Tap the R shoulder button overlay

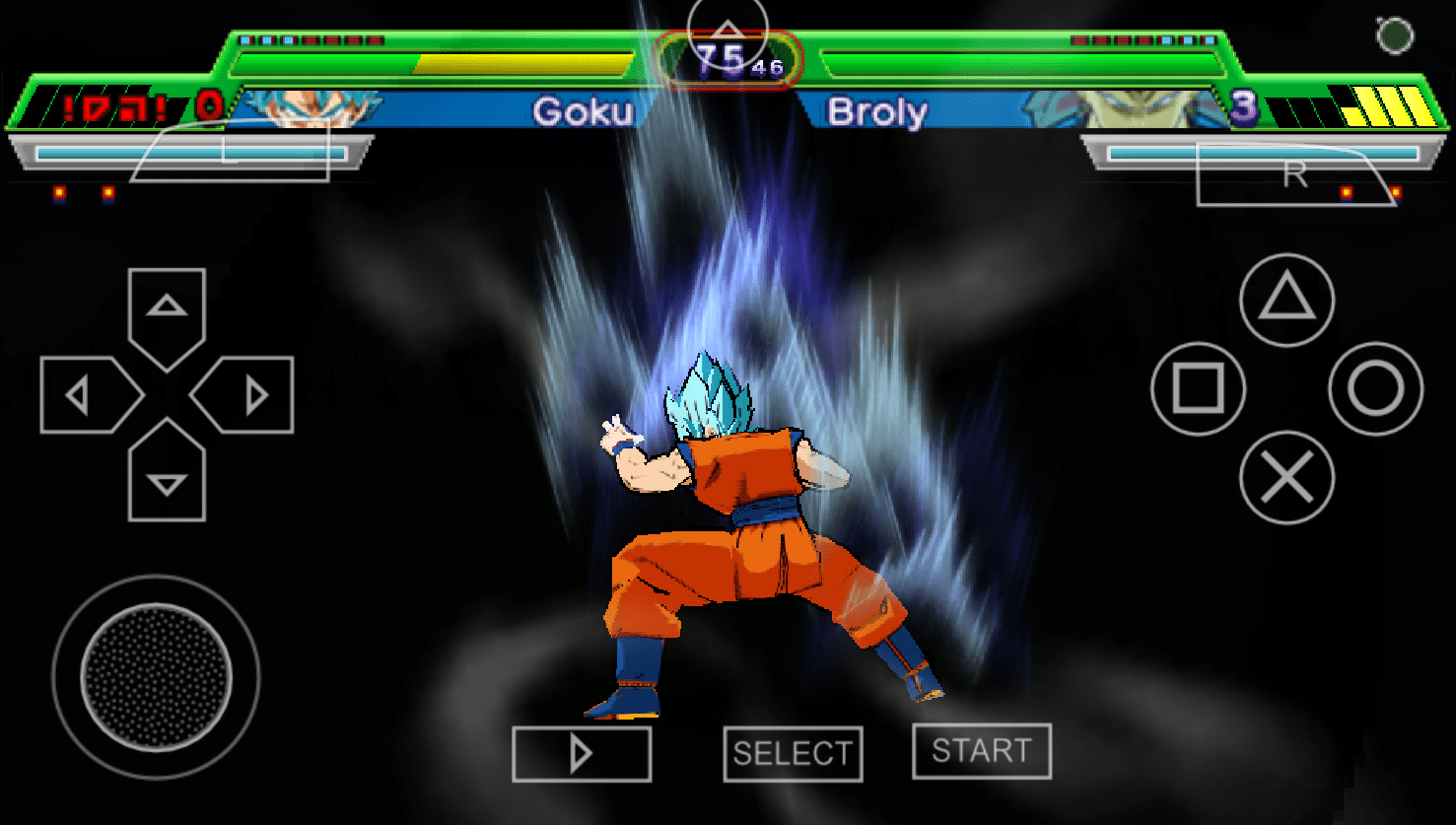click(x=1294, y=174)
